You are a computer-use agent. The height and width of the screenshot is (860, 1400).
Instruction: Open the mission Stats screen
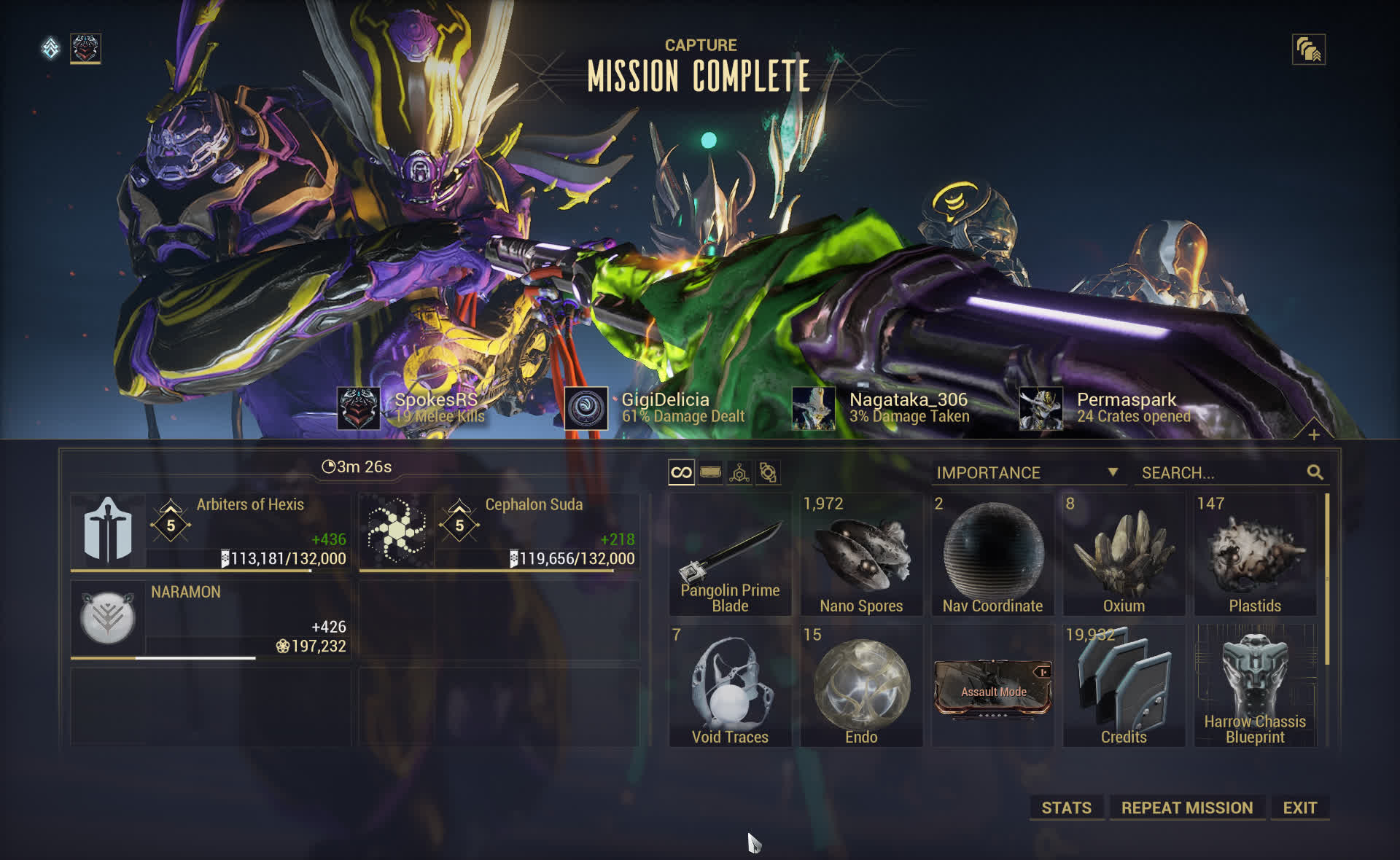[x=1066, y=808]
